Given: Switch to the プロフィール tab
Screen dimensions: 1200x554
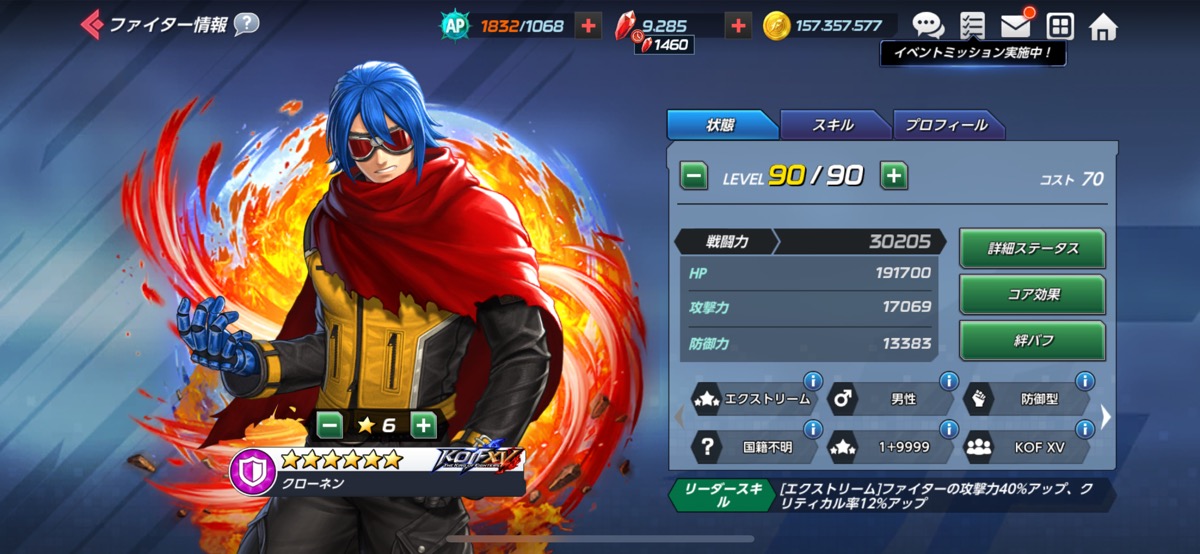Looking at the screenshot, I should click(946, 125).
